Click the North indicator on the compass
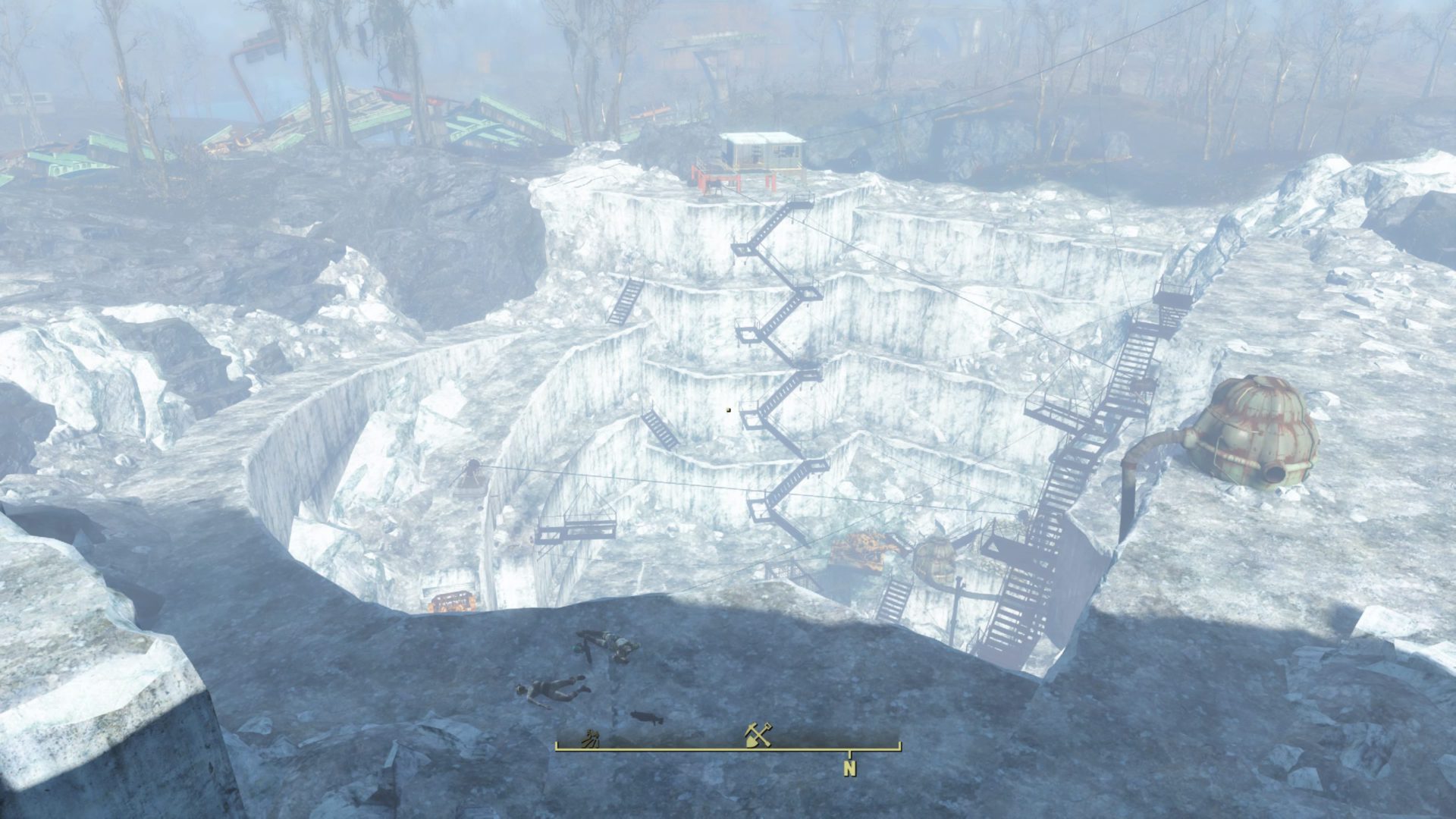 850,768
